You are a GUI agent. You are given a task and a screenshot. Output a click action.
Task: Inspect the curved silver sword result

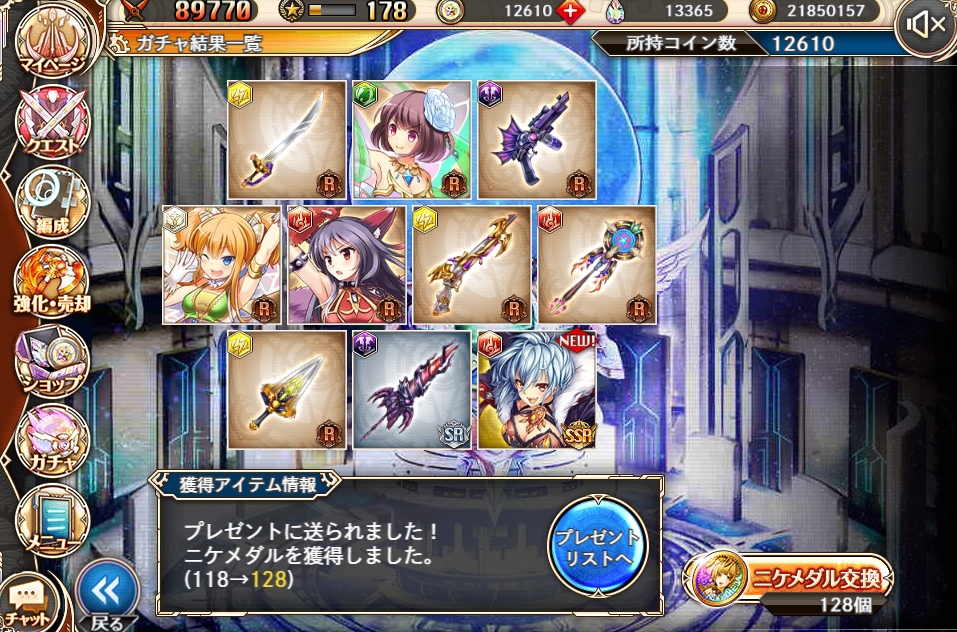click(x=287, y=140)
